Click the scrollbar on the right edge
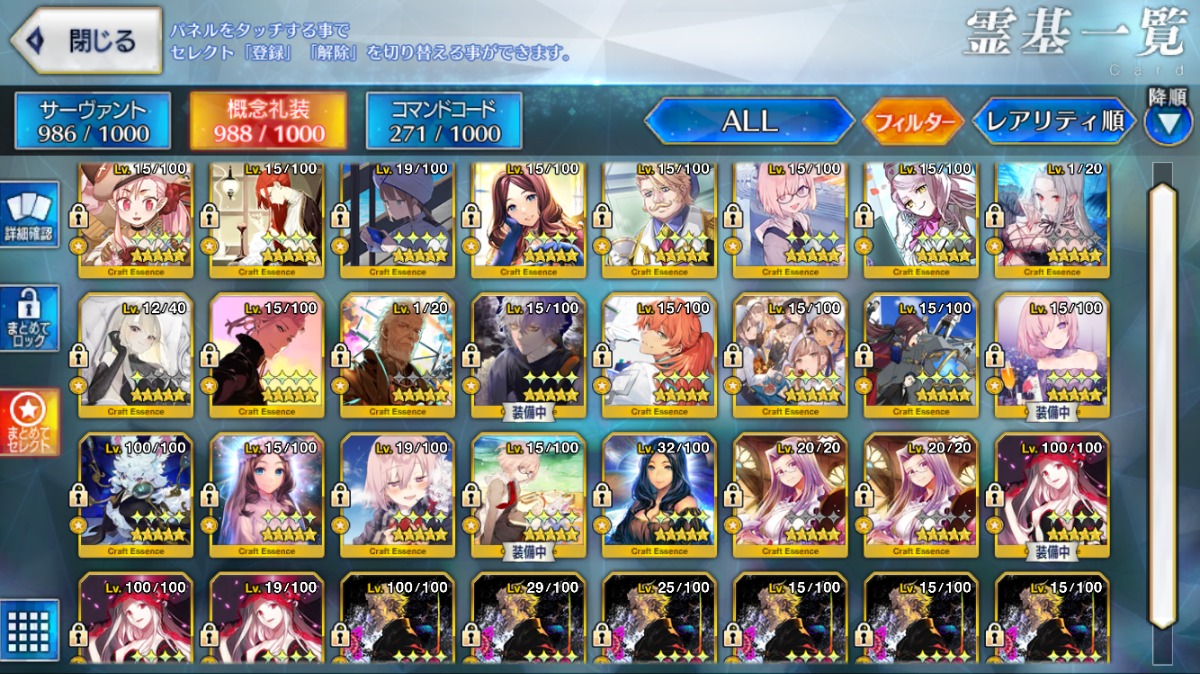Screen dimensions: 1200x674 1162,400
